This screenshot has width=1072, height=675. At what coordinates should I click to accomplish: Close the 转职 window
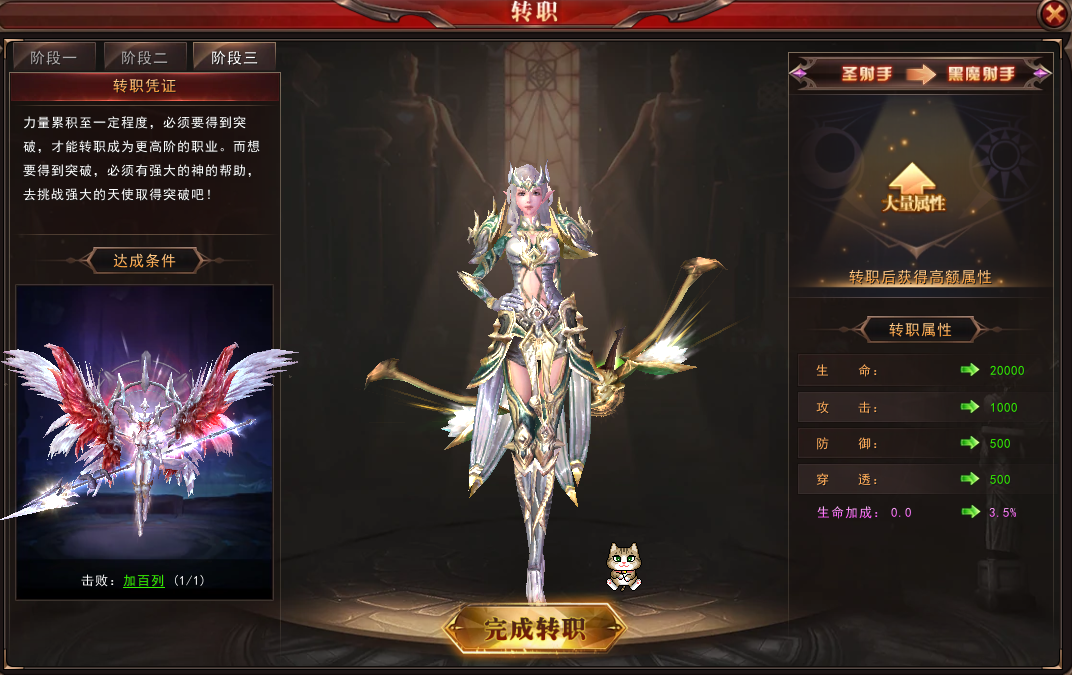point(1053,14)
